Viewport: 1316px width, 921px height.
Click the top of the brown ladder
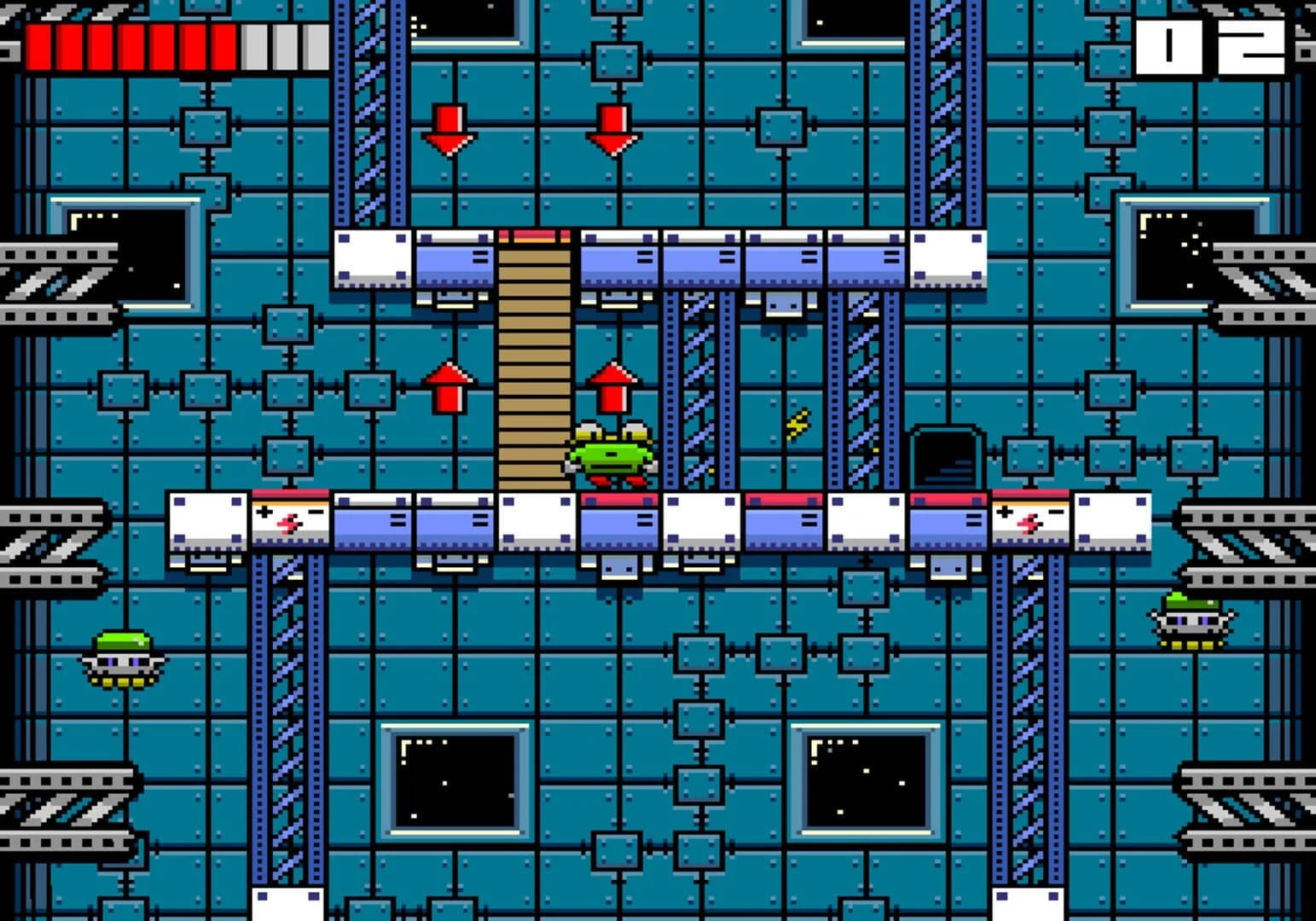click(x=536, y=247)
